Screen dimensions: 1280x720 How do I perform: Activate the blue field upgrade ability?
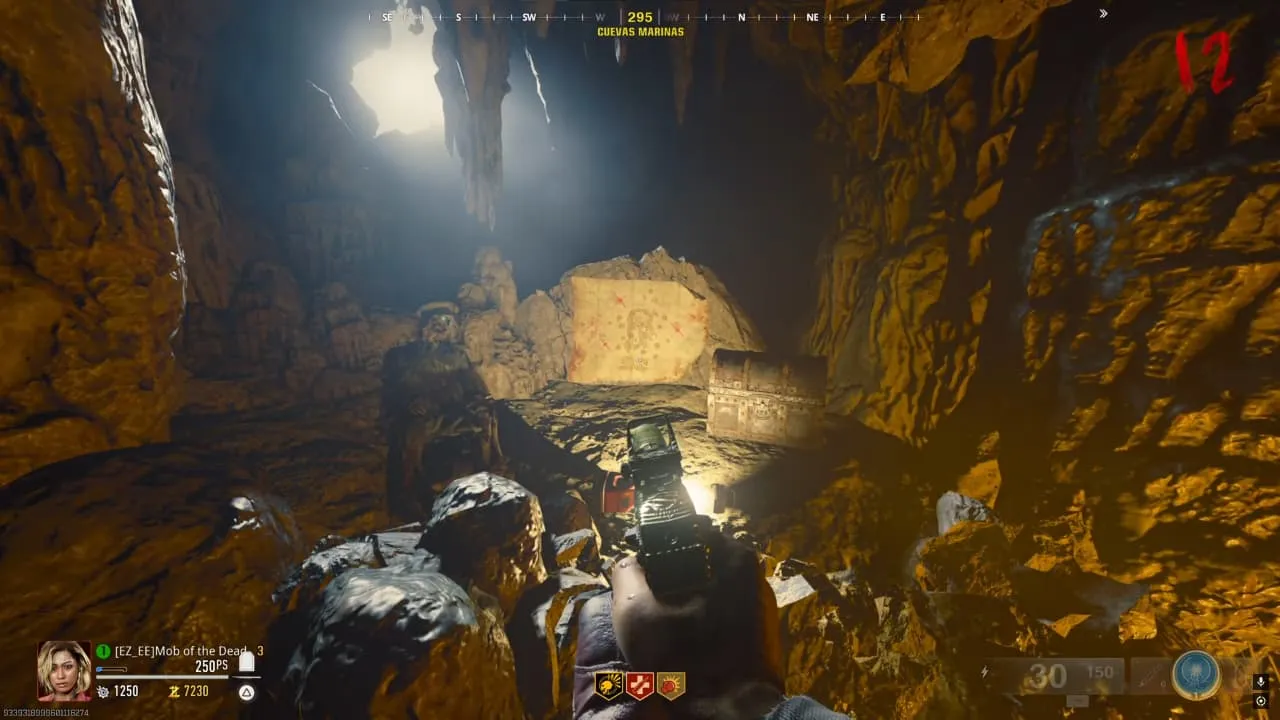tap(1196, 676)
